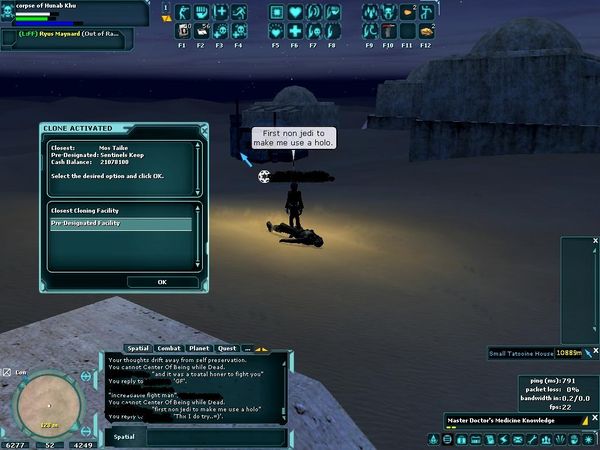Image resolution: width=600 pixels, height=450 pixels.
Task: Use the running figure ability icon
Action: pos(239,13)
